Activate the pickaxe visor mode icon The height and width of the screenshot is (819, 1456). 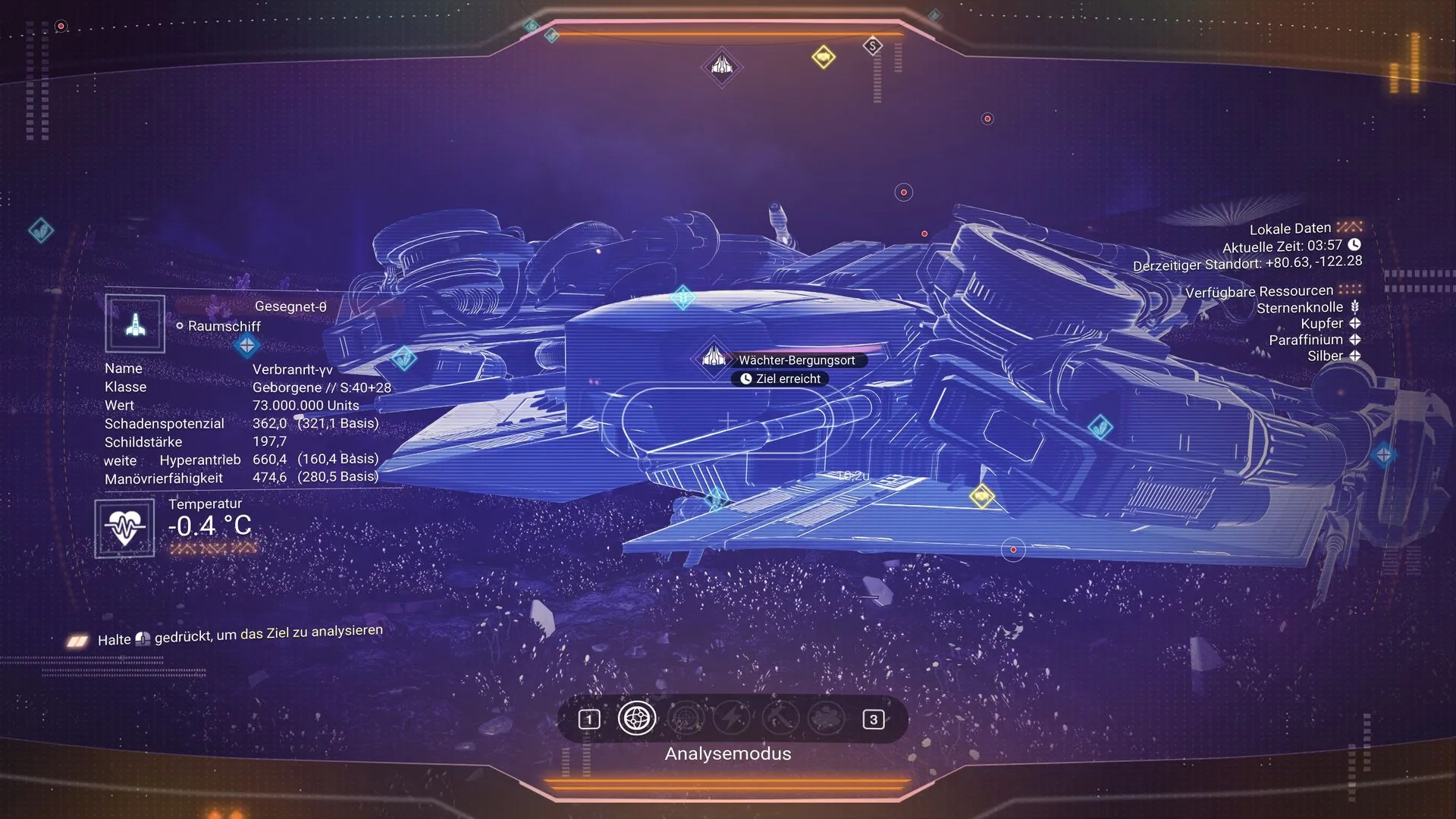(780, 718)
